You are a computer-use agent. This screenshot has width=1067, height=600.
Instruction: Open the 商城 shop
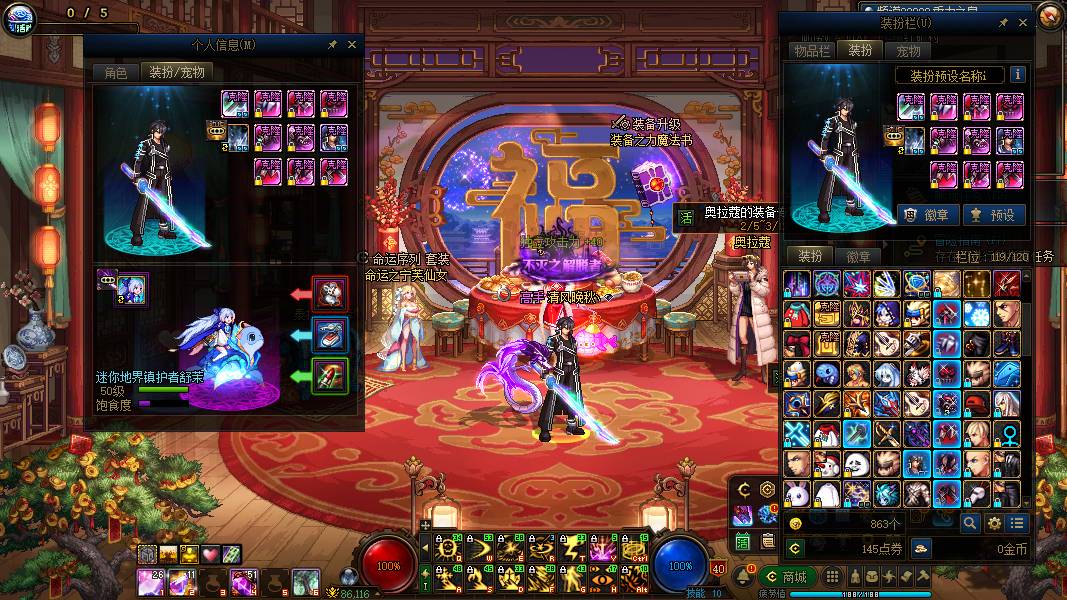pos(786,577)
